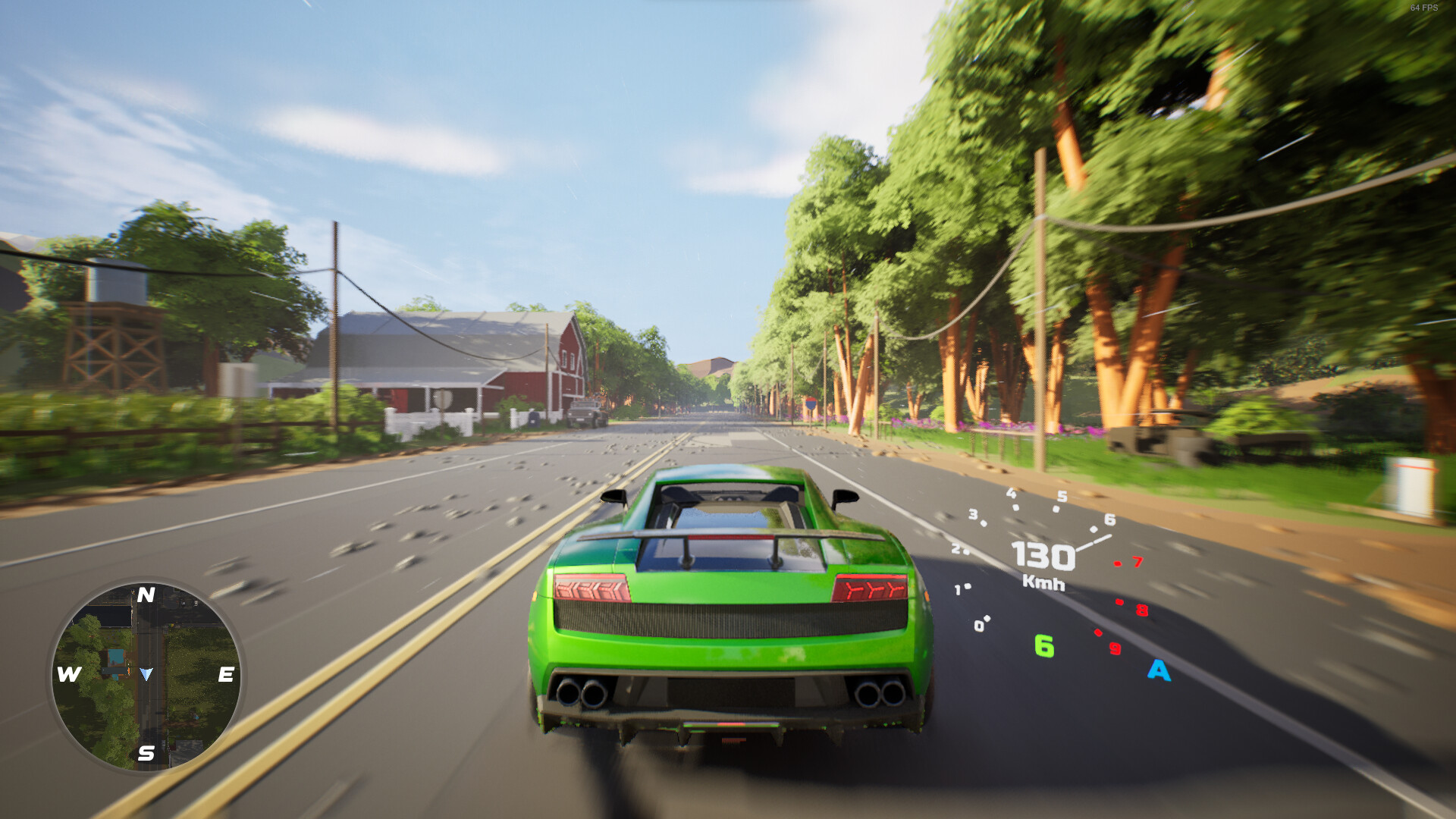Click the red 9 redline tachometer mark

click(x=1114, y=648)
